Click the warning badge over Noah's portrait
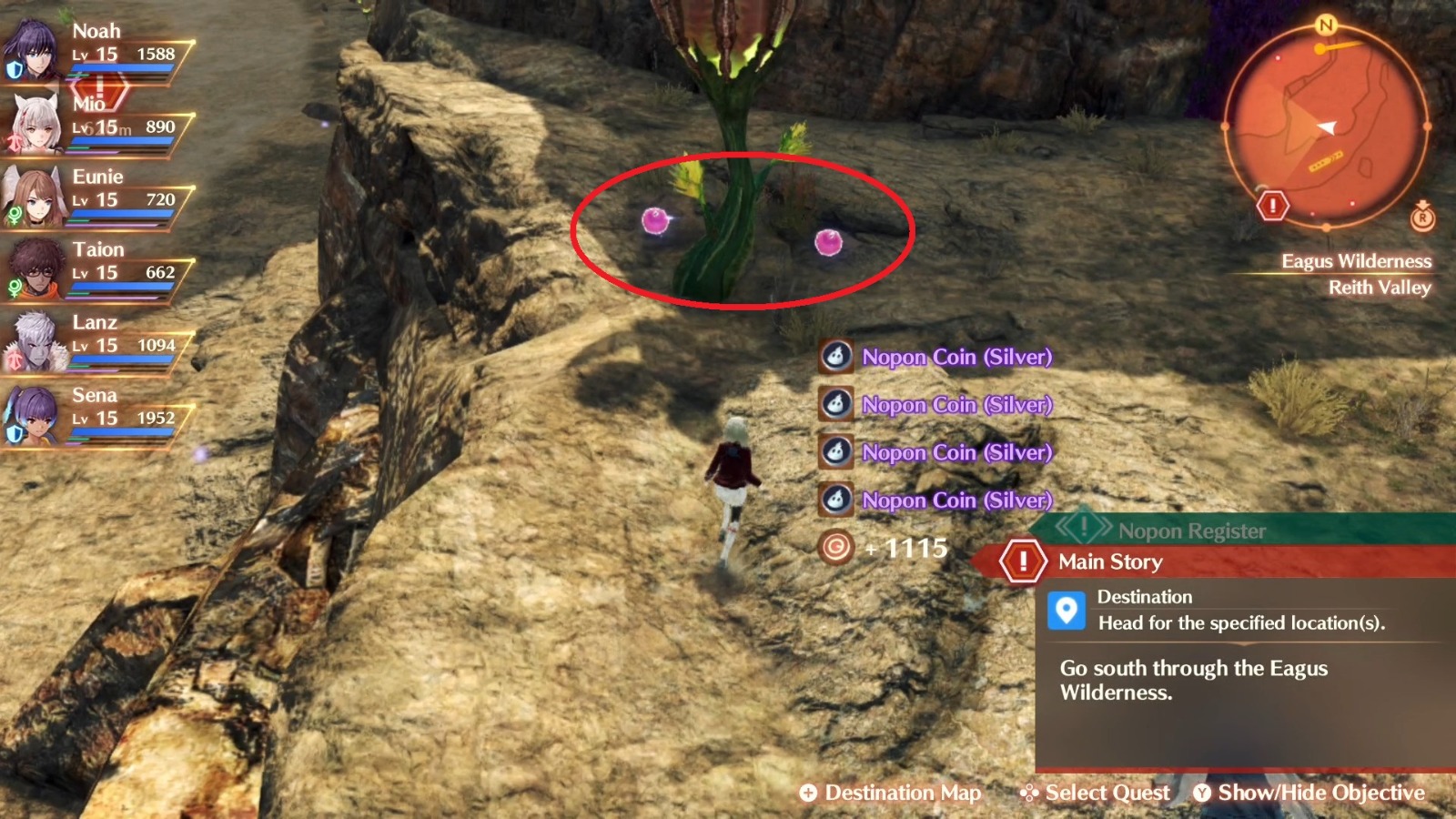The height and width of the screenshot is (819, 1456). (x=100, y=89)
